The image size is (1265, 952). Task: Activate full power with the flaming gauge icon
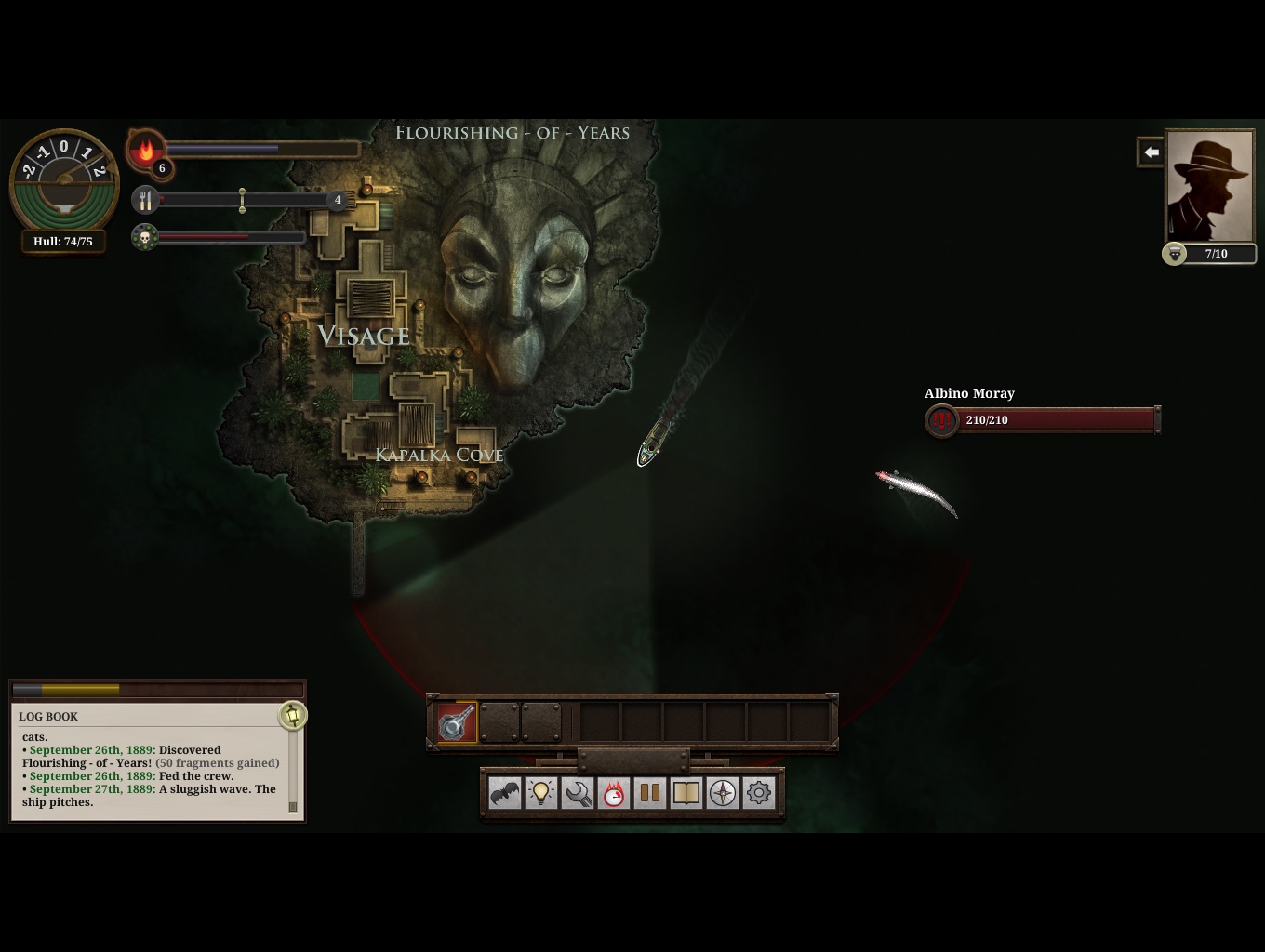pyautogui.click(x=614, y=793)
